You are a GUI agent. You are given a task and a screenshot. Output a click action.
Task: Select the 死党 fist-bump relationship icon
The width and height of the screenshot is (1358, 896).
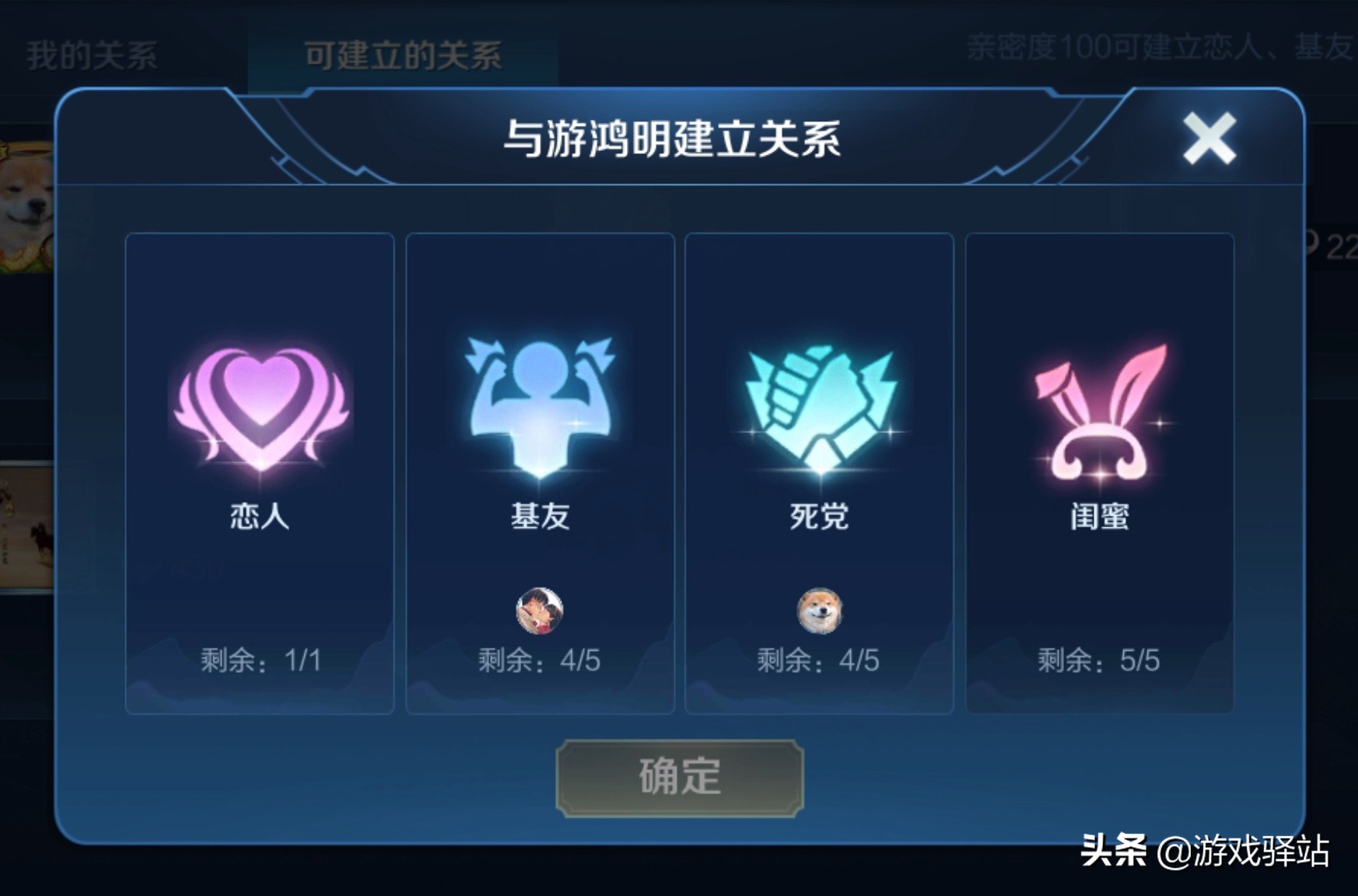point(819,404)
